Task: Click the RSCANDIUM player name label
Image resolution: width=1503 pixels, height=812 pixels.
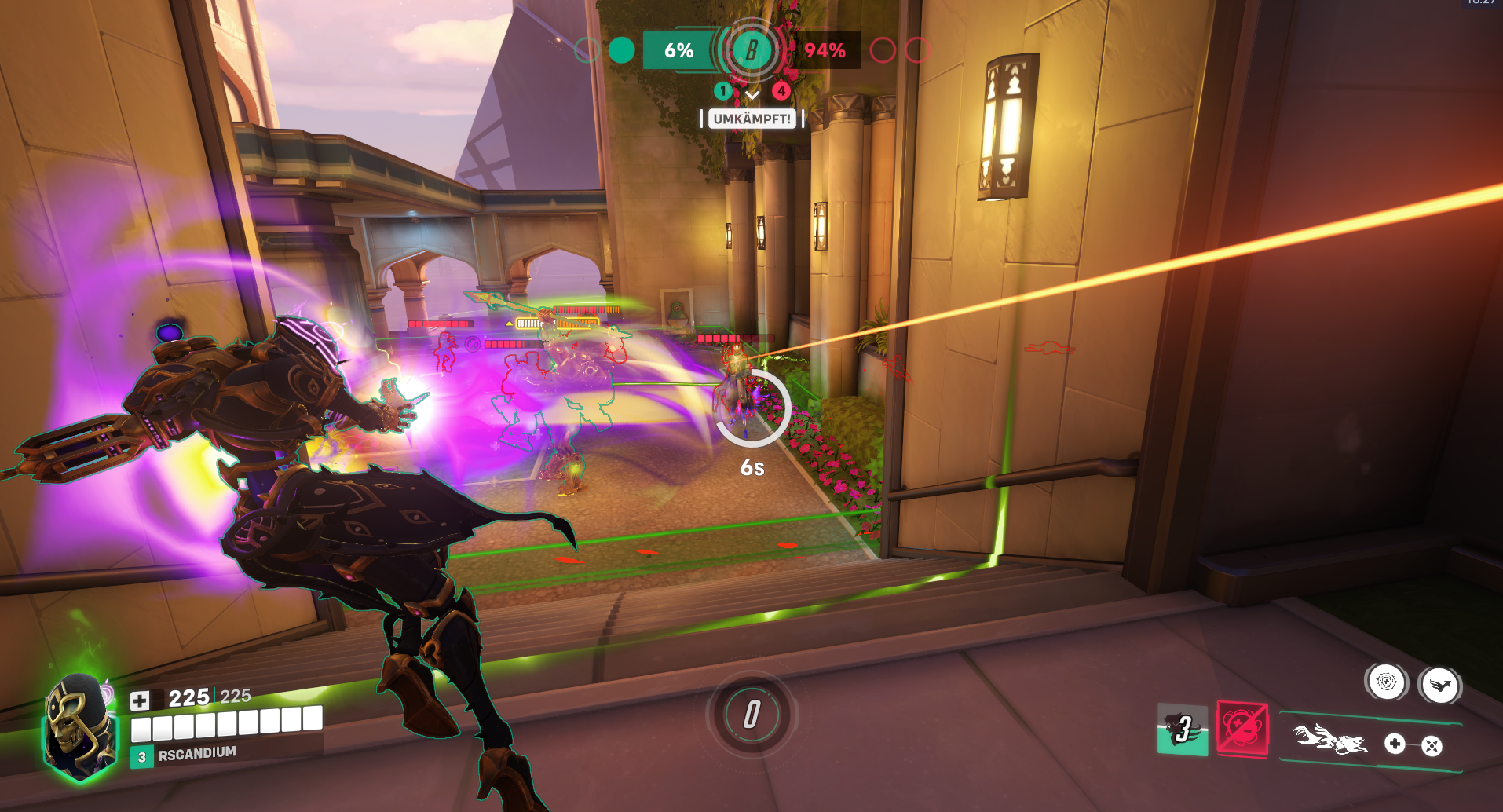Action: [198, 753]
